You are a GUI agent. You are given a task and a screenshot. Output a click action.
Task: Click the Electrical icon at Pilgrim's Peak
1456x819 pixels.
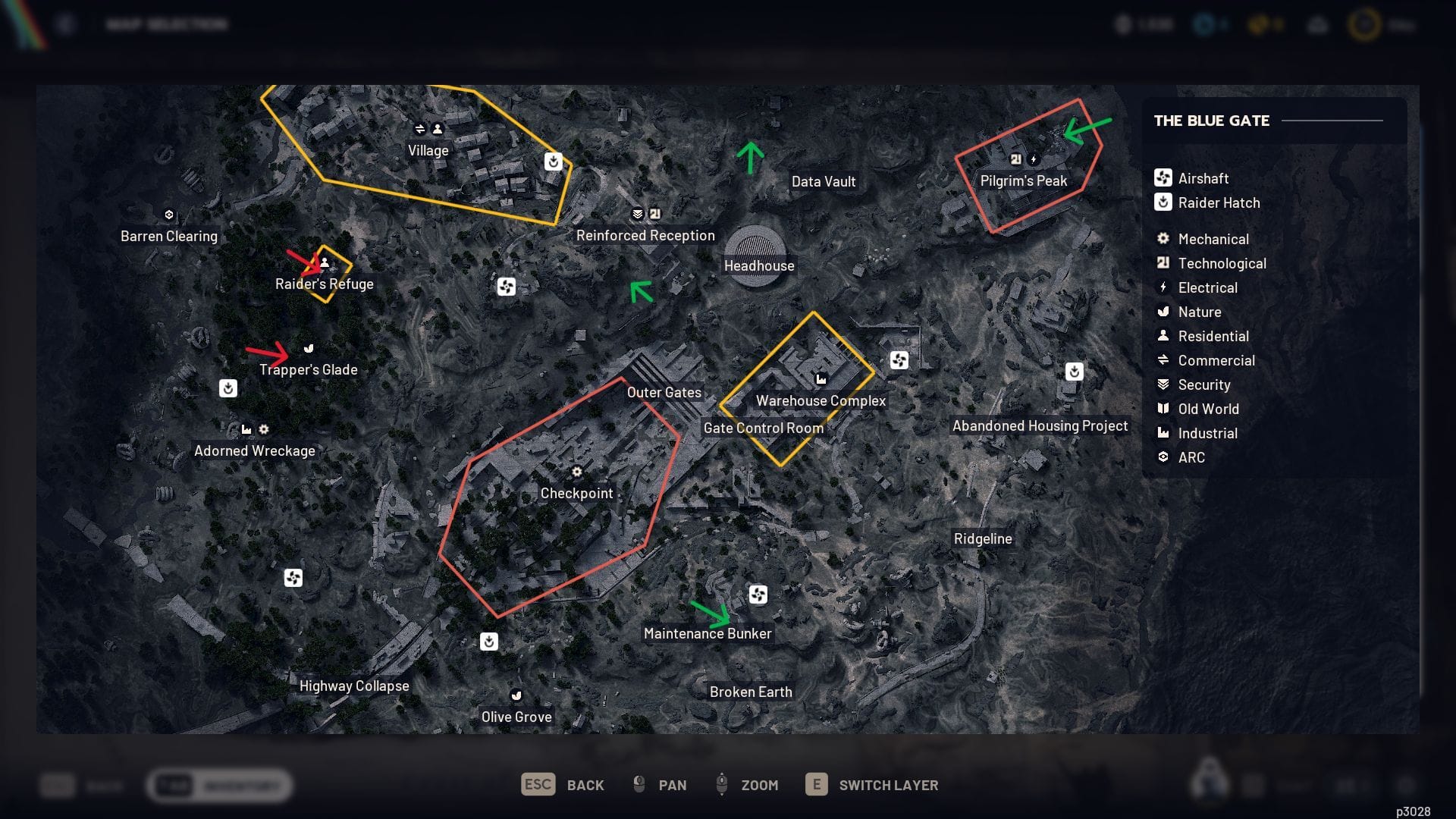click(1033, 157)
